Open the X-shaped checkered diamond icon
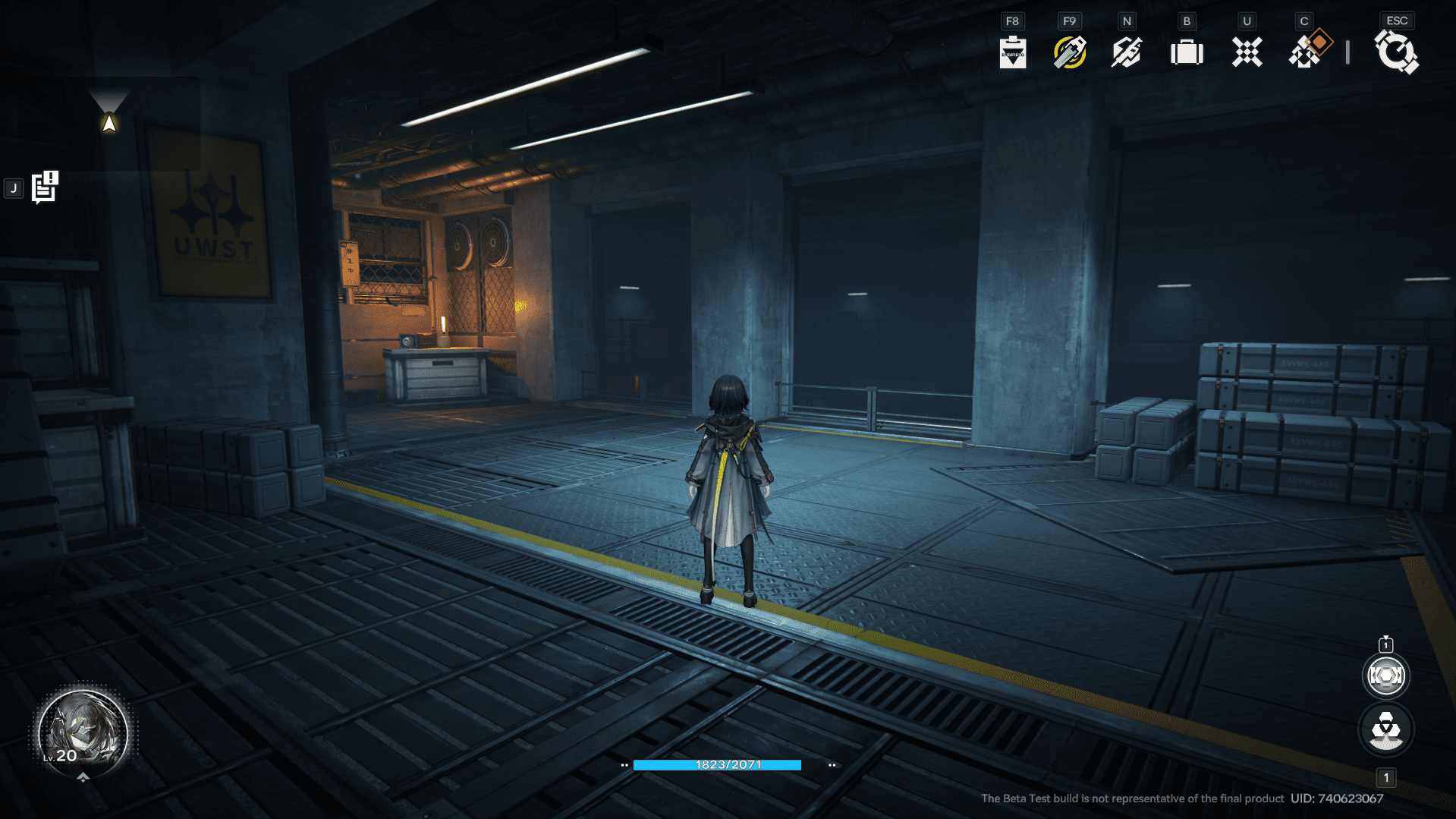The height and width of the screenshot is (819, 1456). pos(1247,52)
